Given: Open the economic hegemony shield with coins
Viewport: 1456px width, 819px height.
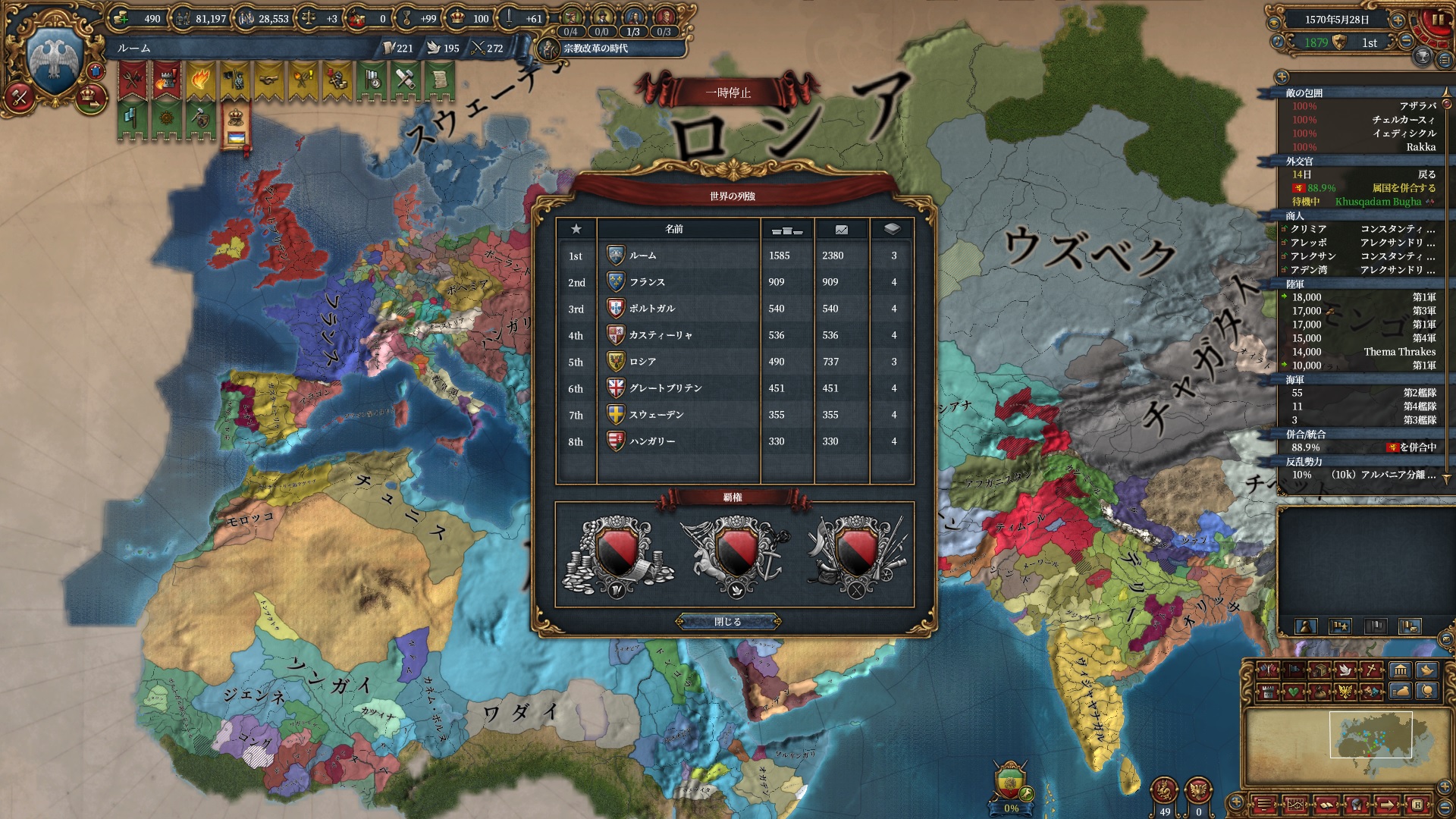Looking at the screenshot, I should tap(617, 554).
